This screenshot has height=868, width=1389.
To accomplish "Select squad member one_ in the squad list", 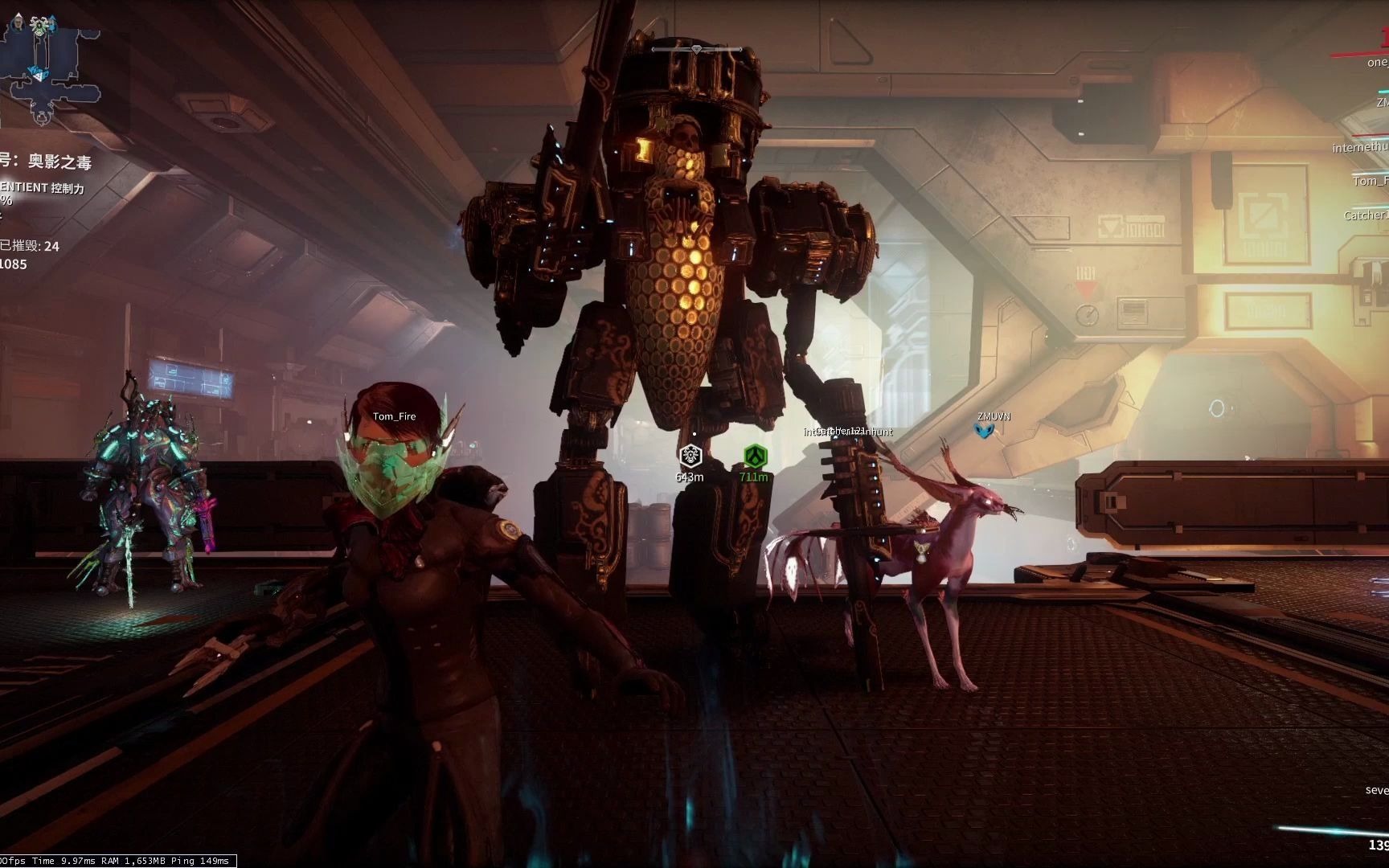I will tap(1377, 62).
